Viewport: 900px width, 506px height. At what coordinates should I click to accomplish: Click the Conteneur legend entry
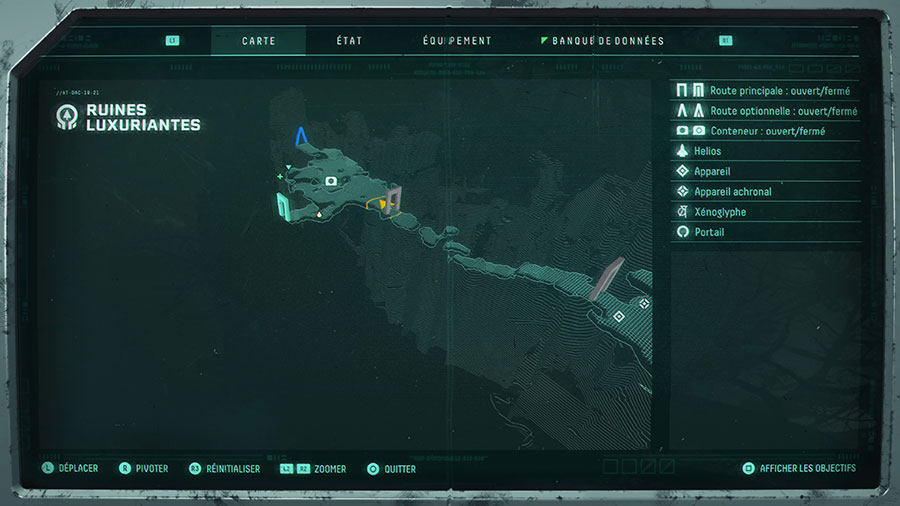click(766, 131)
